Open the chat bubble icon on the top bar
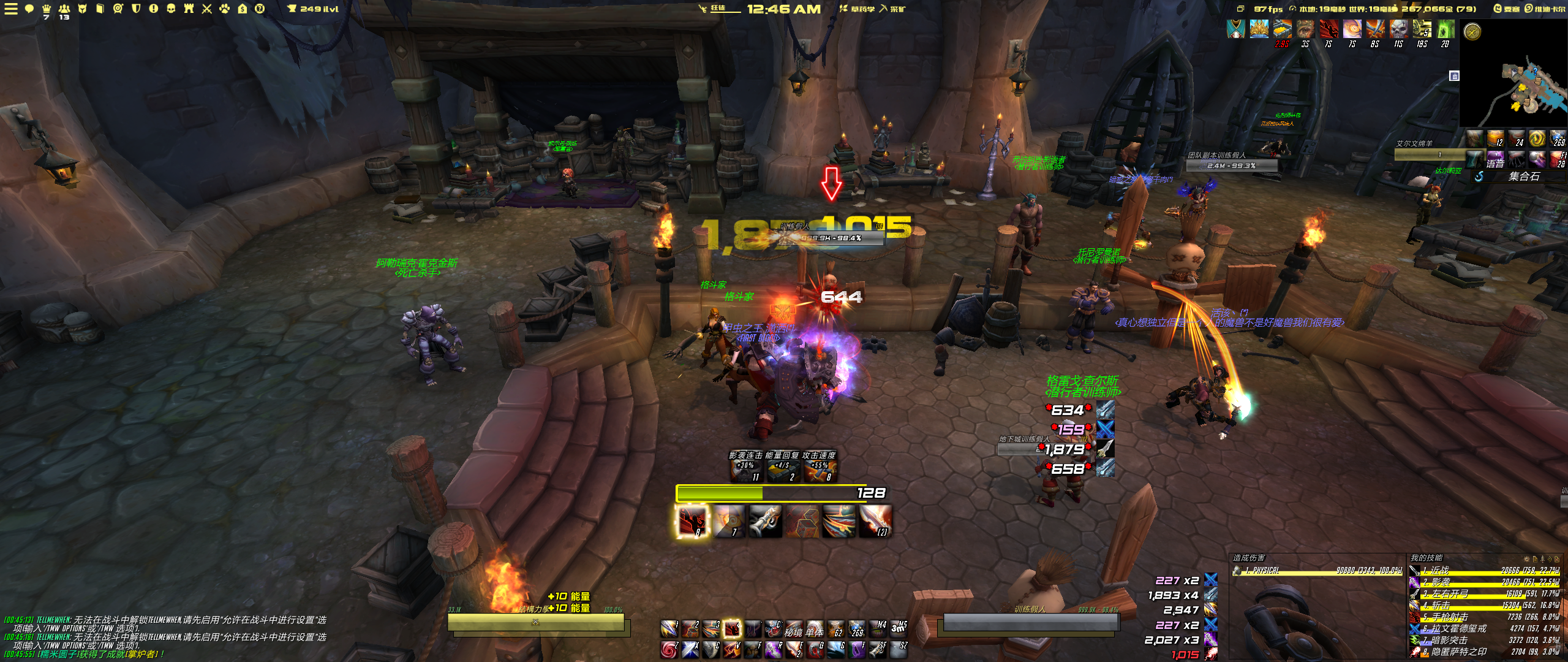This screenshot has width=1568, height=662. point(29,10)
